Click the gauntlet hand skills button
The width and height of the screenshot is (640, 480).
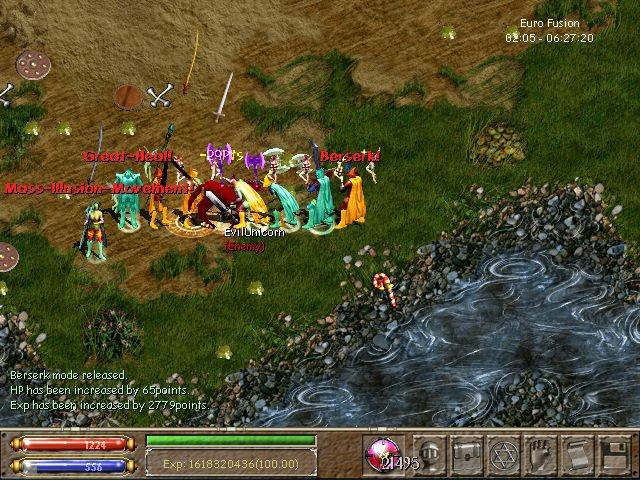tap(540, 452)
